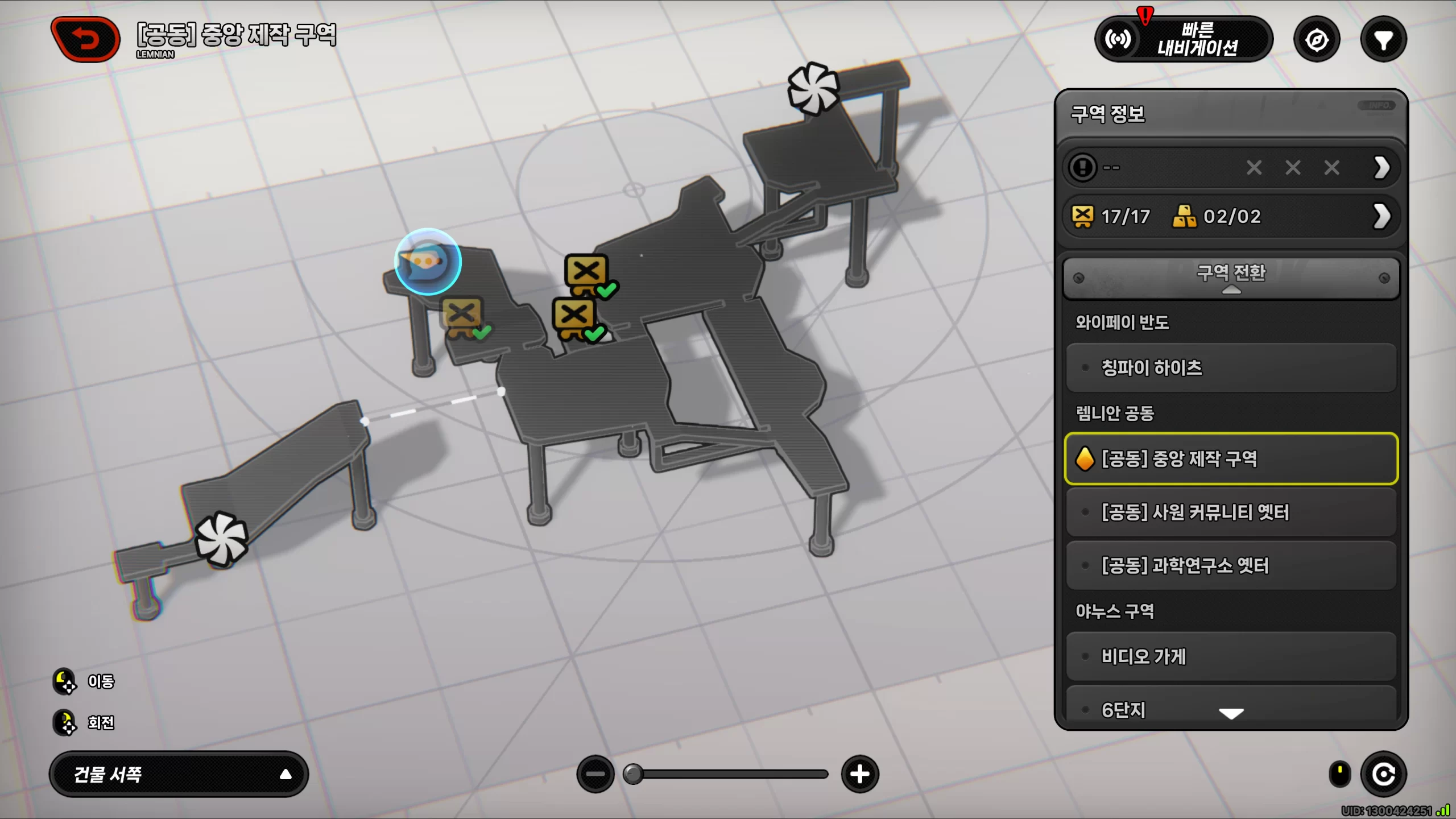The height and width of the screenshot is (819, 1456).
Task: Choose 비디오 가게 area
Action: click(1231, 656)
